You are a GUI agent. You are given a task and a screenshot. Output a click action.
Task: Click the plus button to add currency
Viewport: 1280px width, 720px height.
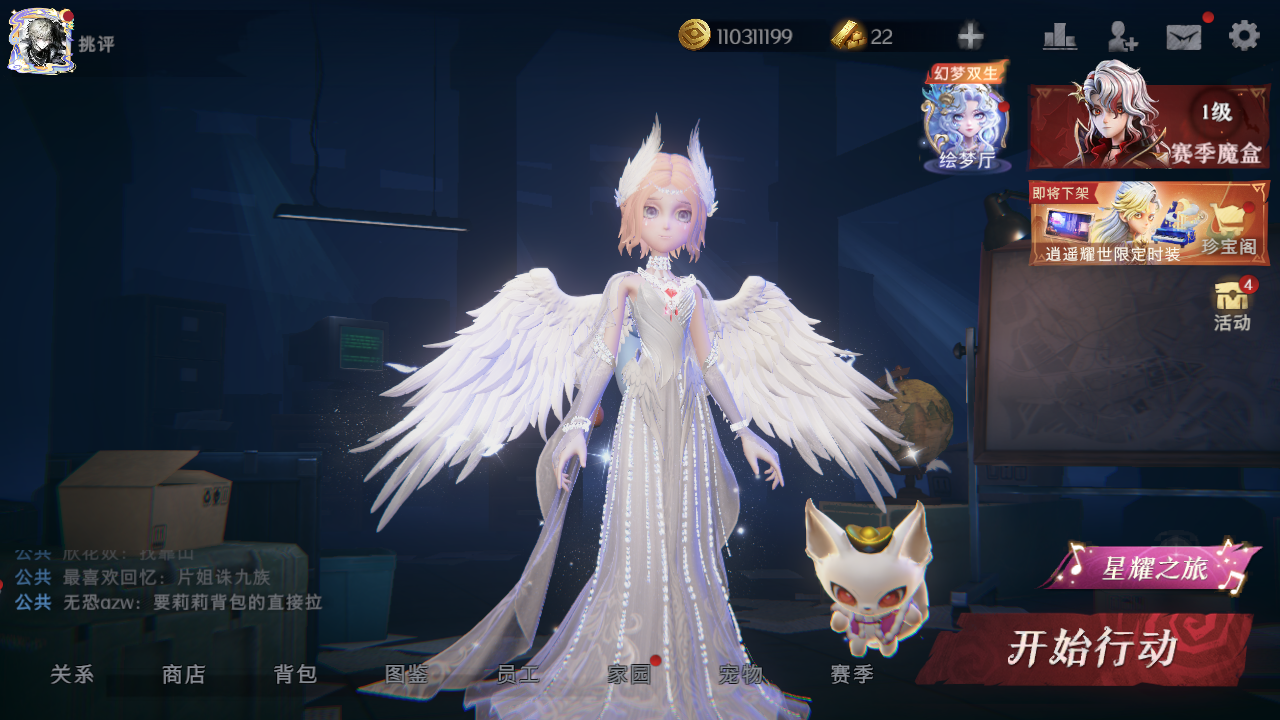(x=970, y=37)
